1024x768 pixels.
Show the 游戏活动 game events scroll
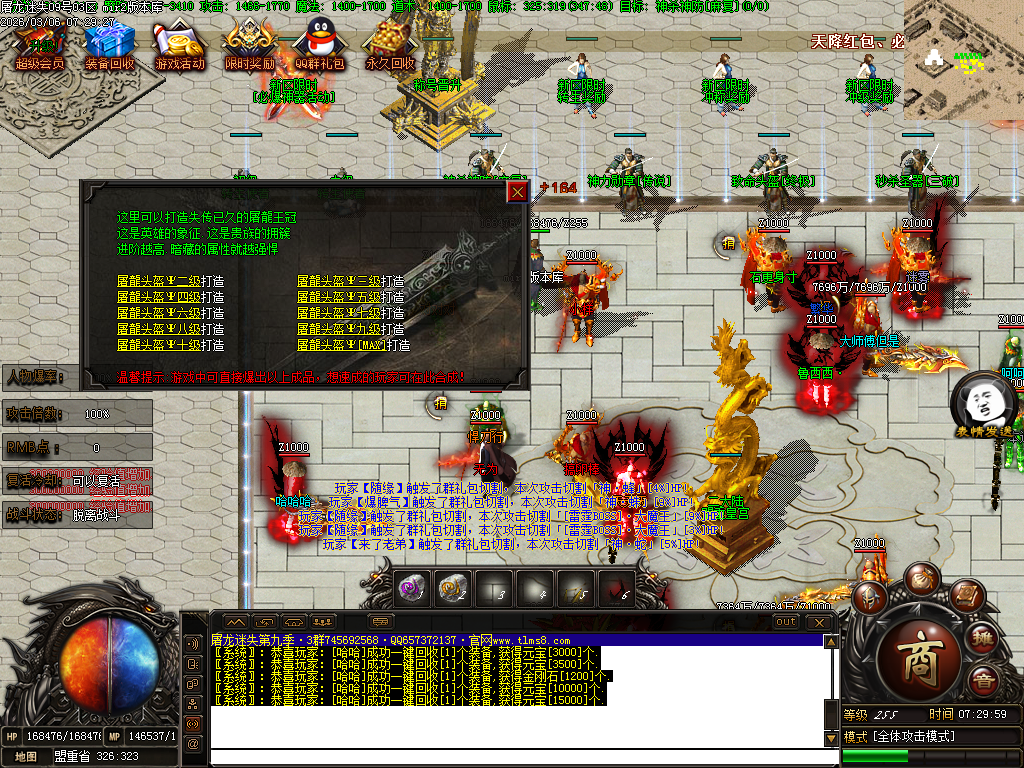click(179, 45)
